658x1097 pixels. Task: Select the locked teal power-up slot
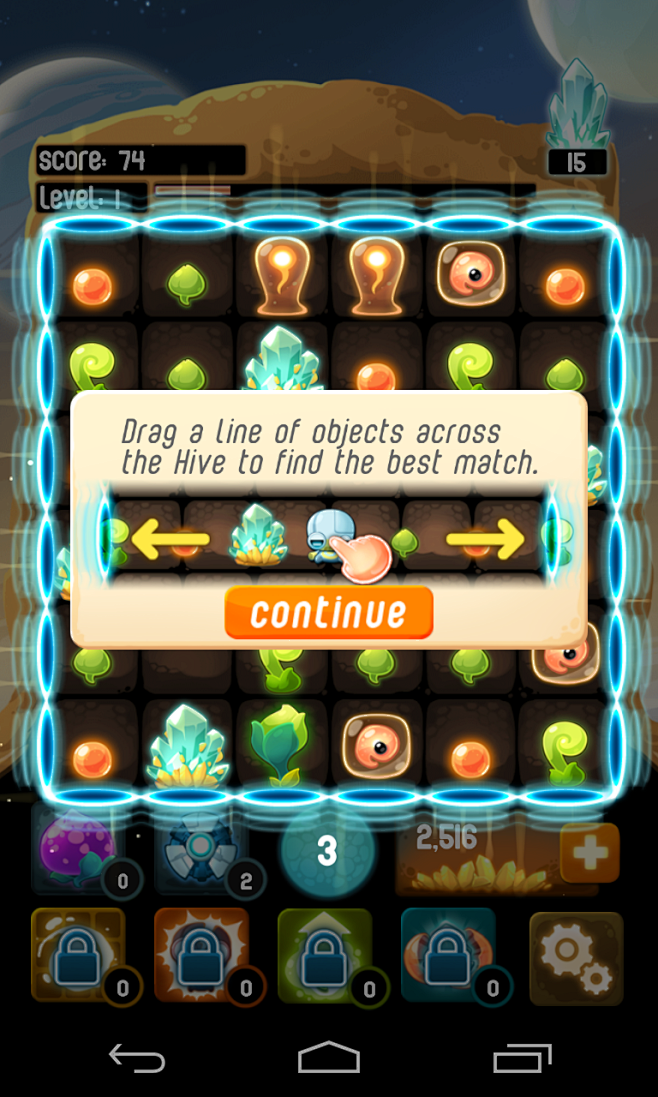[449, 957]
